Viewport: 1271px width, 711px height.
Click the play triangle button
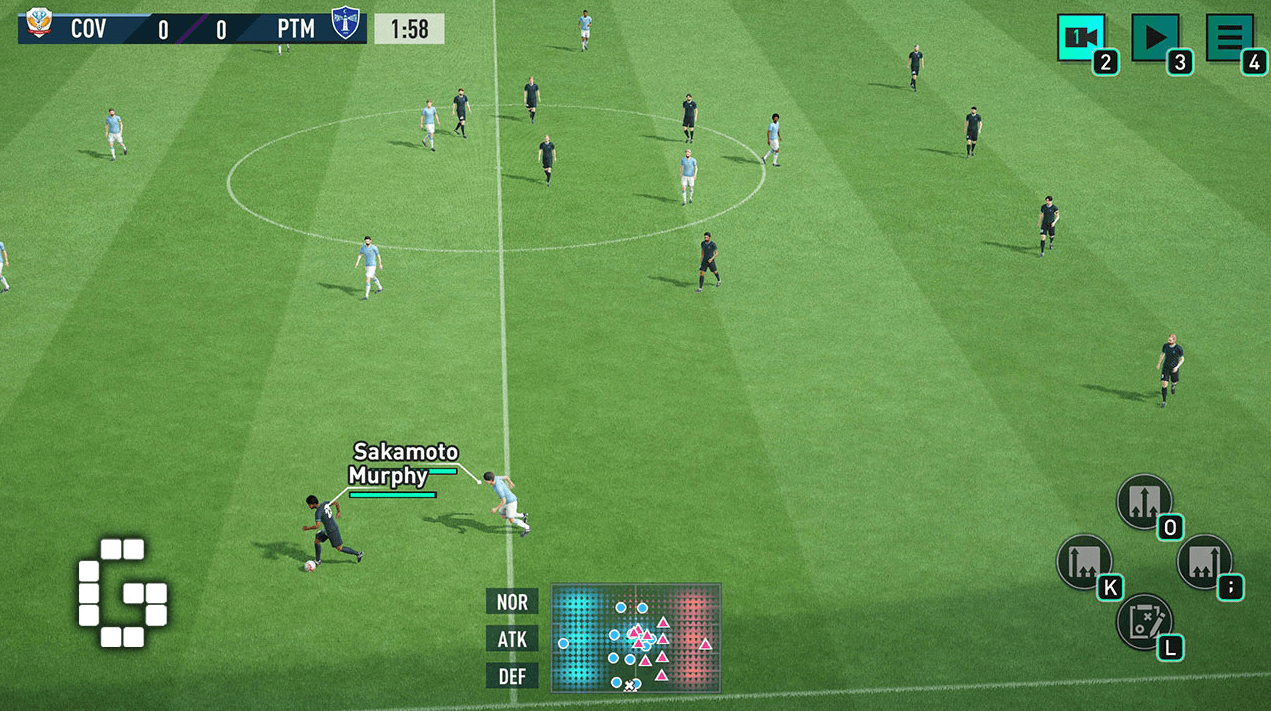coord(1155,38)
